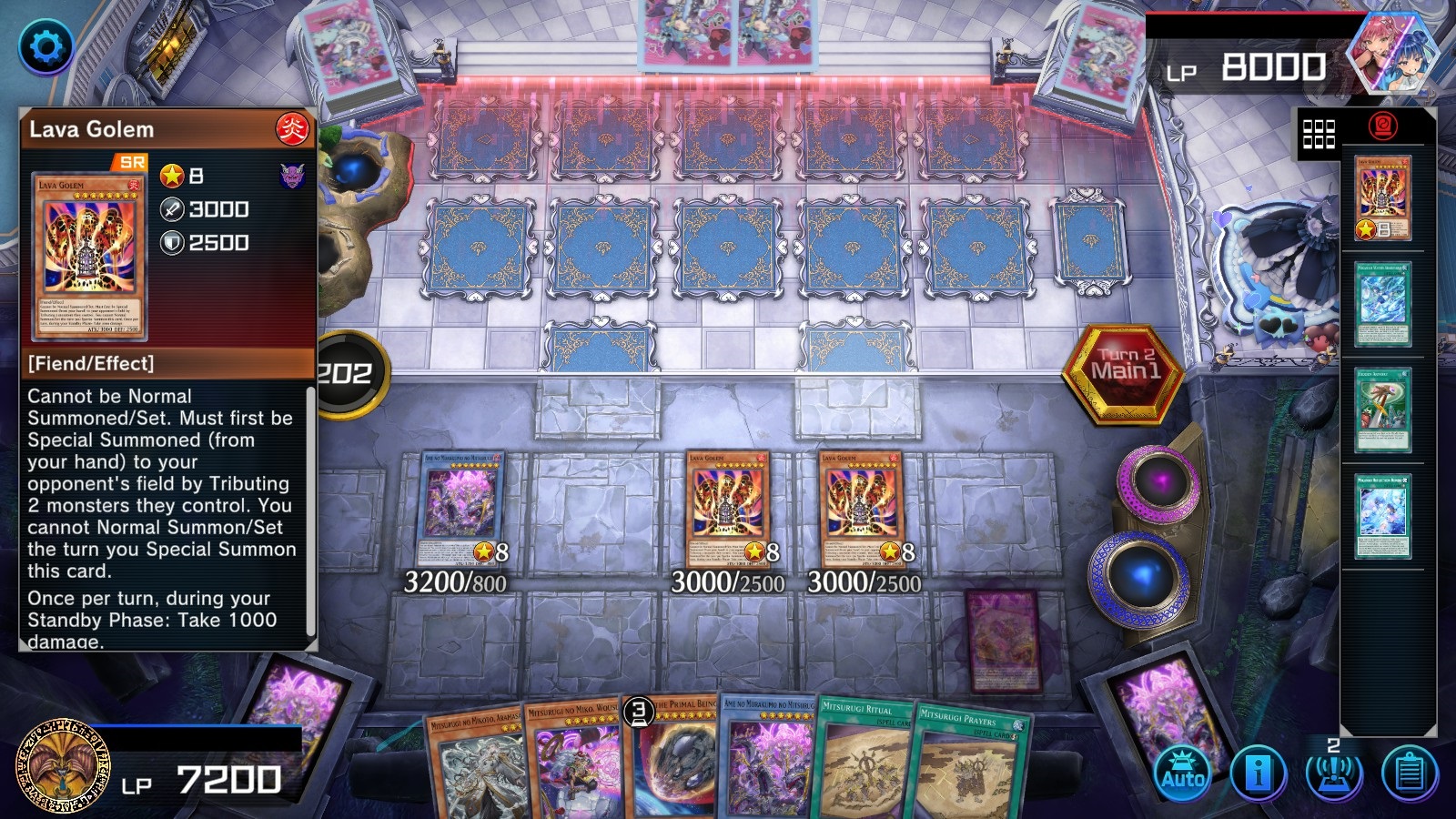Click the Lava Golem thumbnail in side list
Viewport: 1456px width, 819px height.
(1382, 197)
